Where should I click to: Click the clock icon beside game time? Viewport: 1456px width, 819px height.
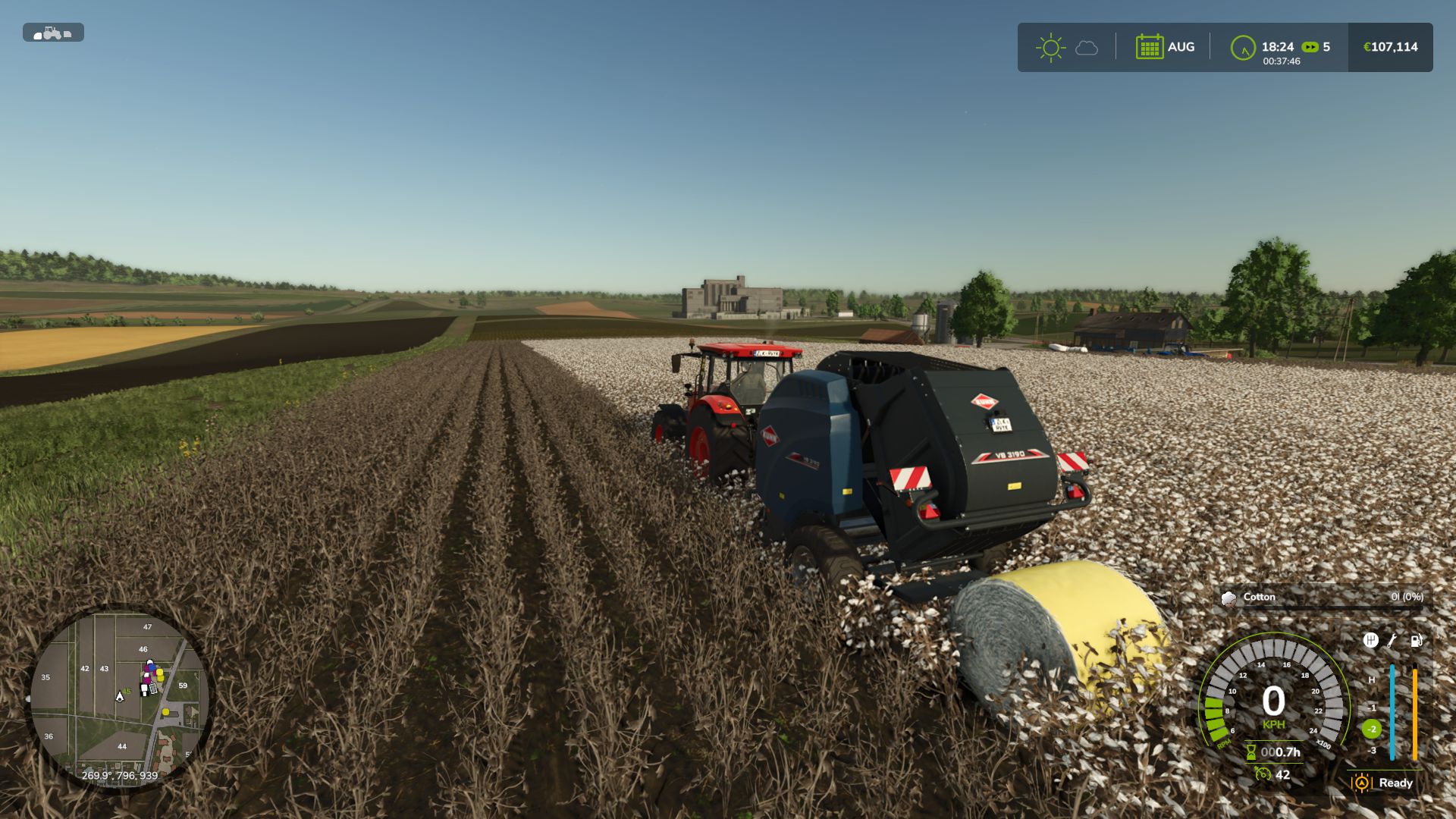[x=1243, y=48]
